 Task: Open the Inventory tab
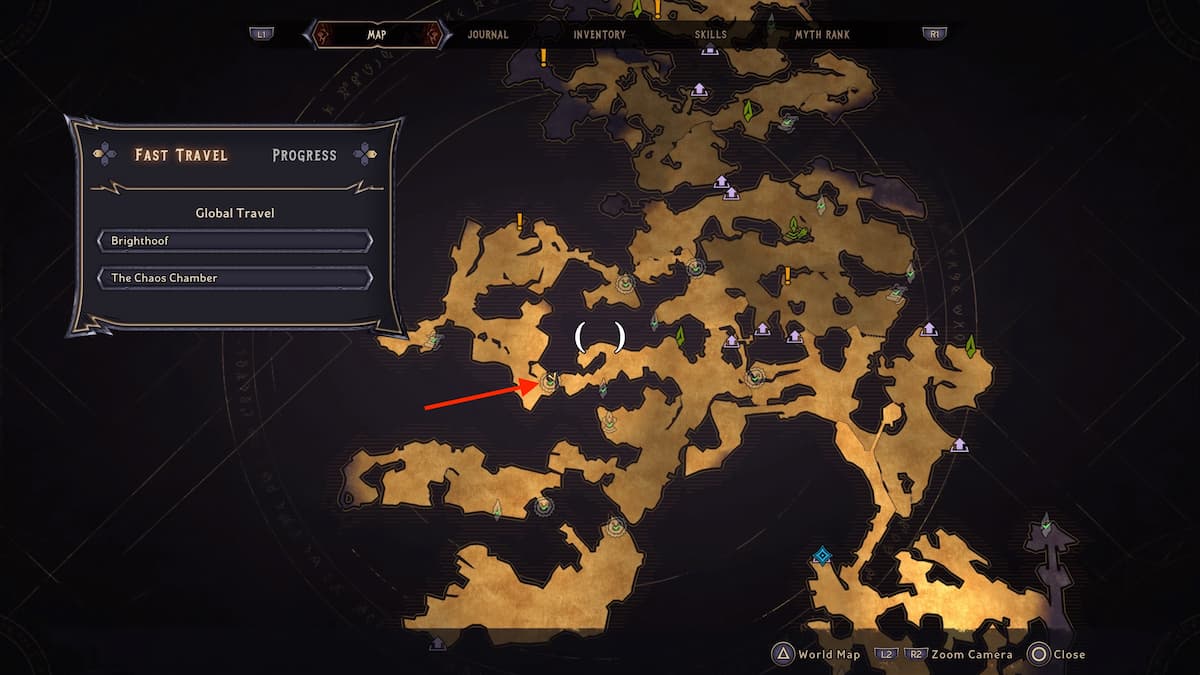click(x=599, y=34)
